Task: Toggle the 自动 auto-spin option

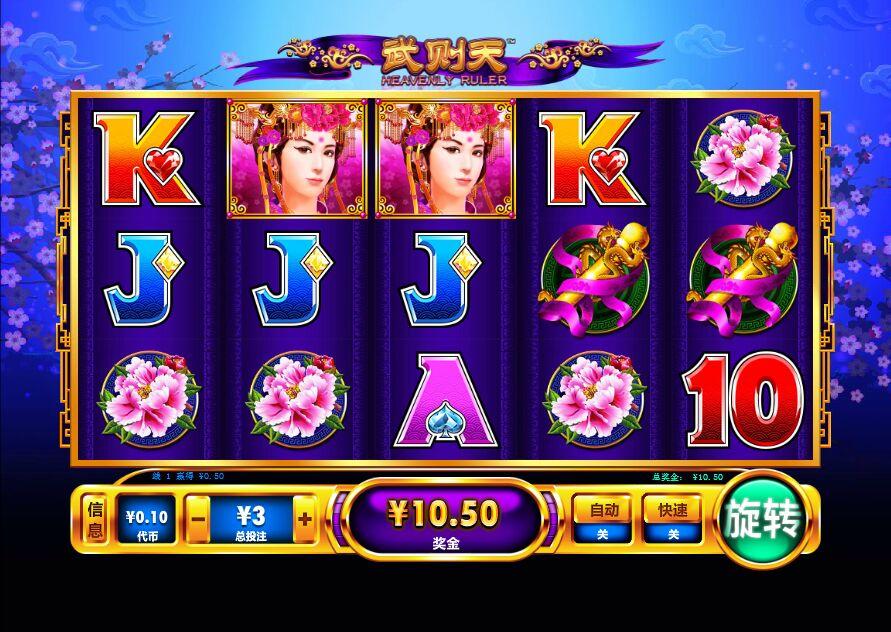Action: pos(604,520)
